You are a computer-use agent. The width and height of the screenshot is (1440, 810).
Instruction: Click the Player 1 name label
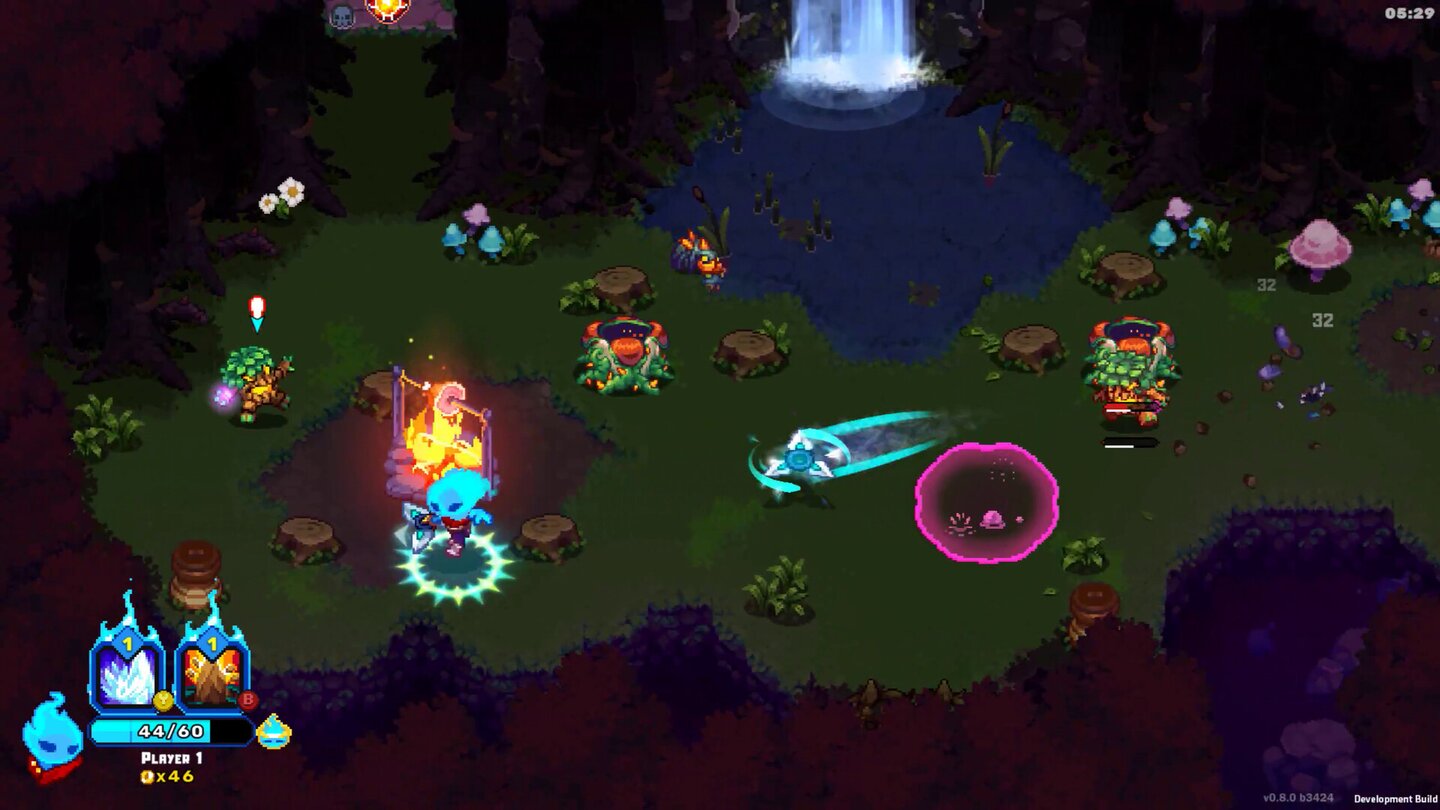coord(171,757)
